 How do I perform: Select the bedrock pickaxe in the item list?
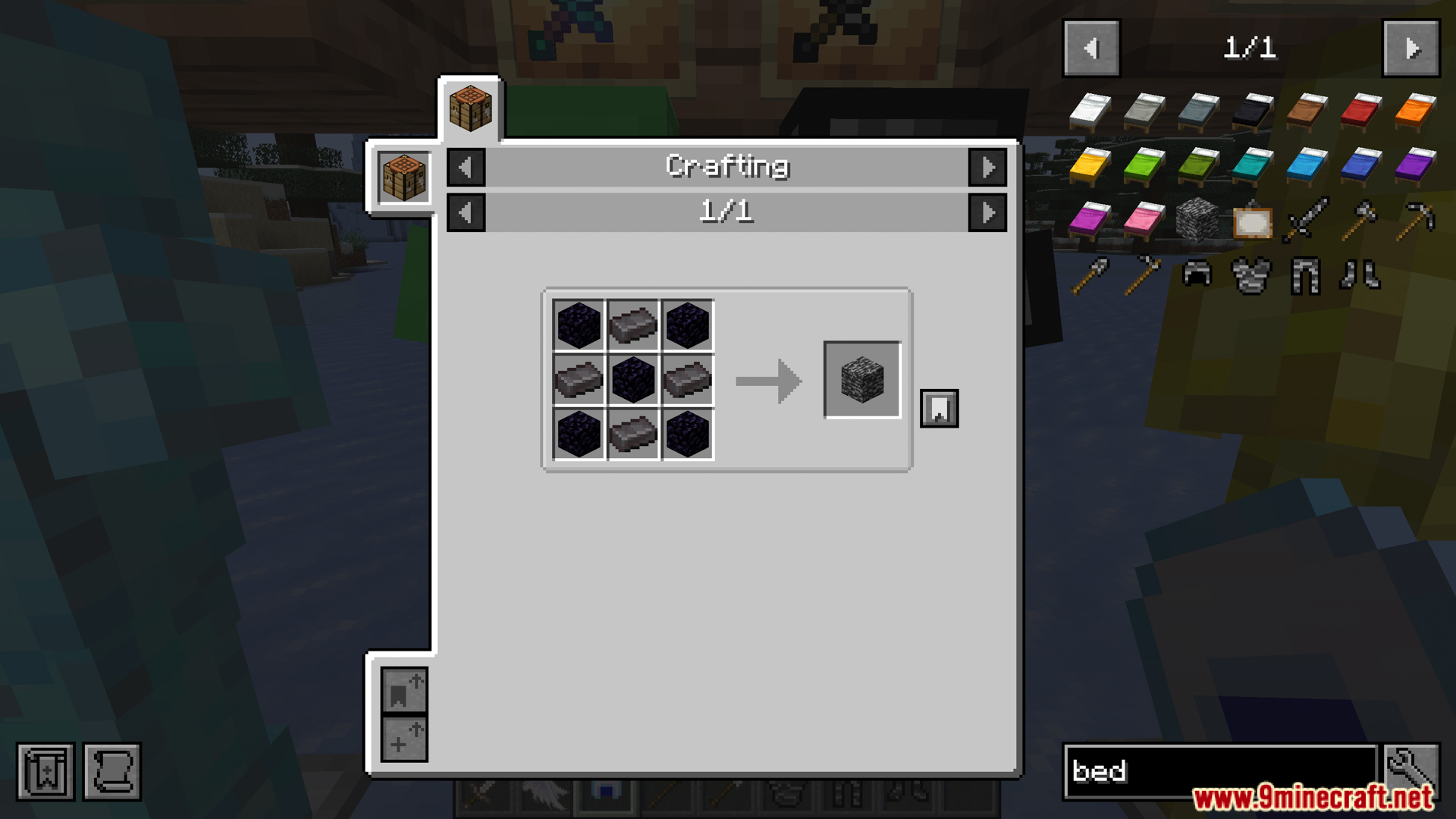[1415, 220]
